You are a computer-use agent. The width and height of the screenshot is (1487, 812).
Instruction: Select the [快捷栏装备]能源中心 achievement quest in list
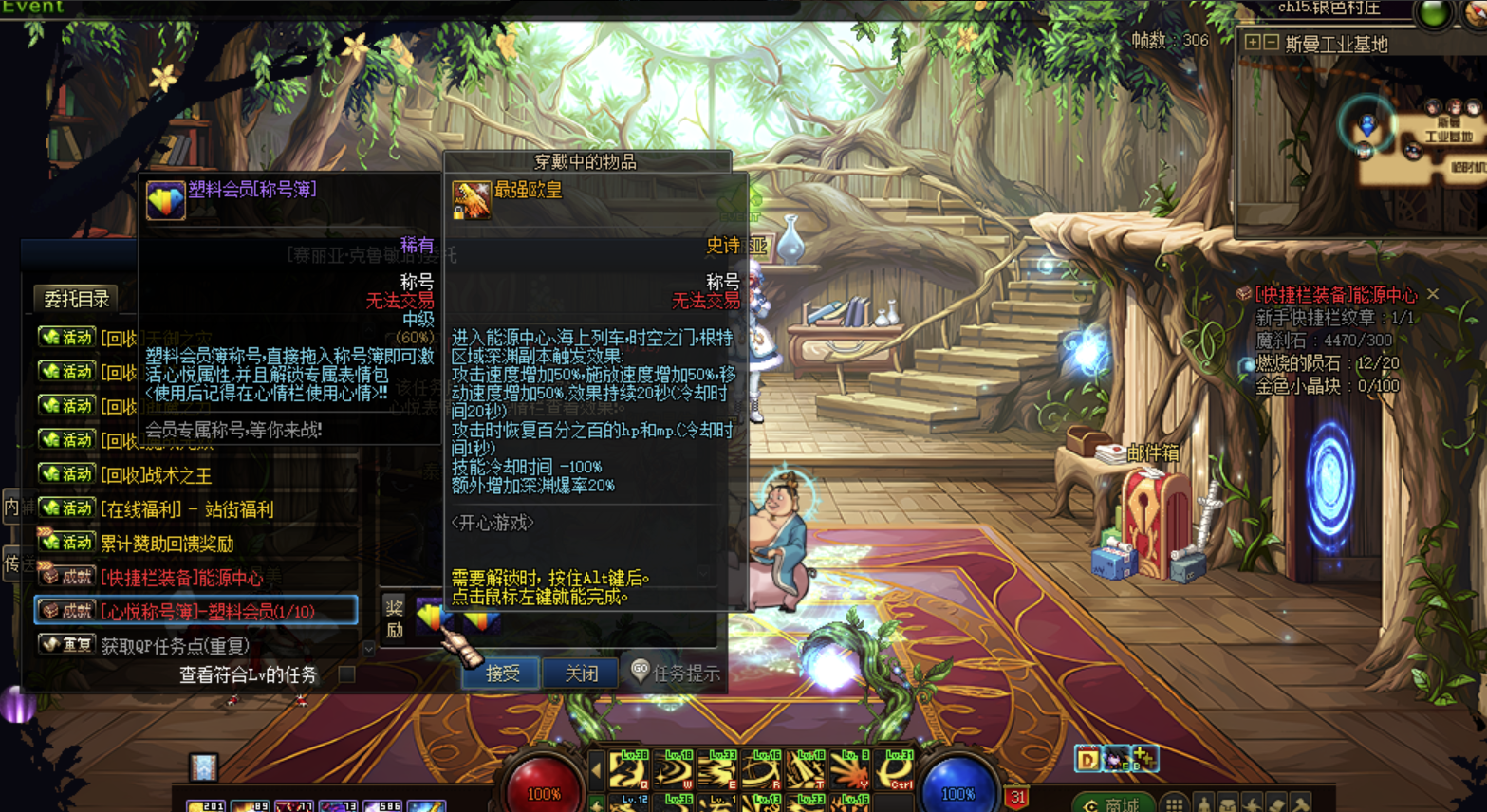point(182,578)
